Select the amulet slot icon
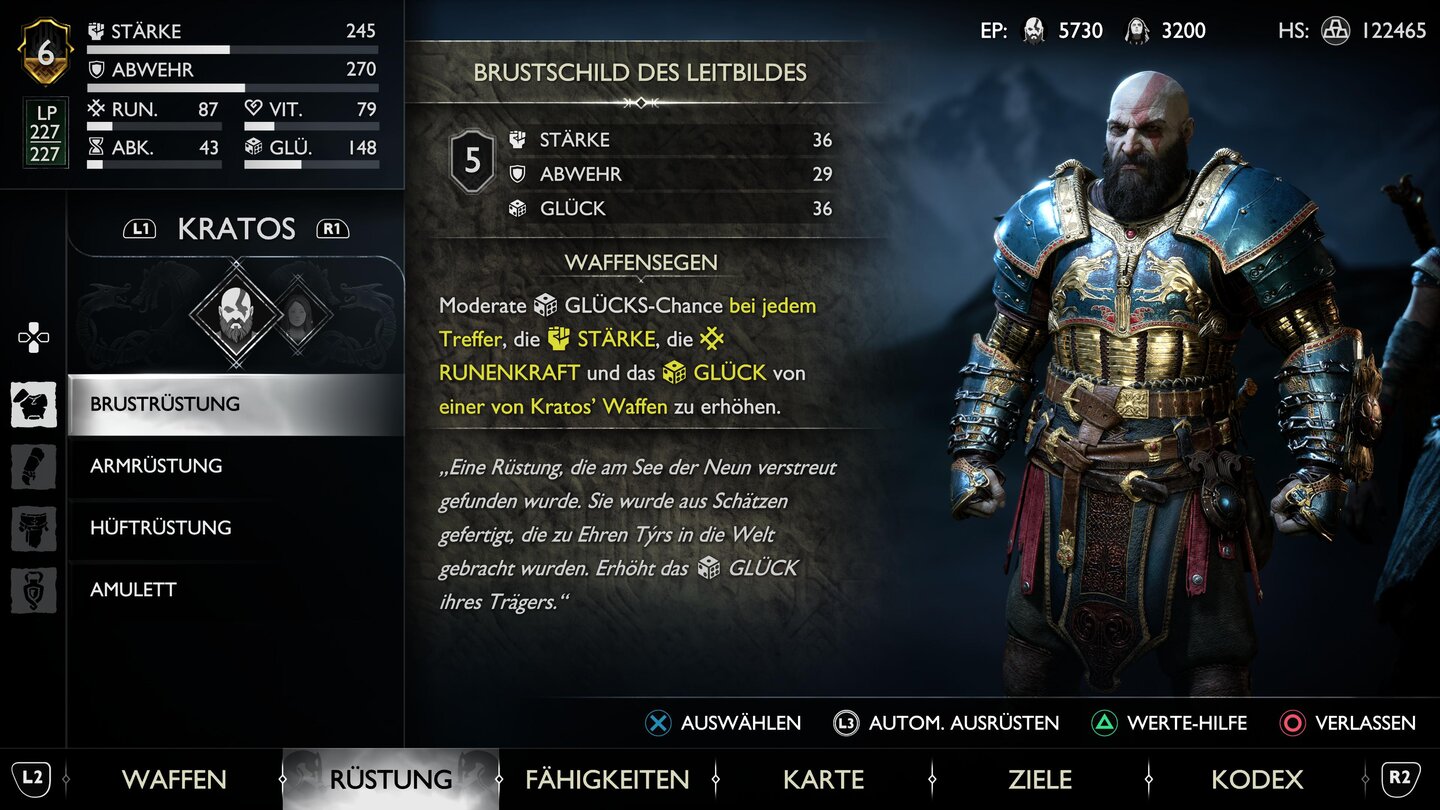The width and height of the screenshot is (1440, 810). (x=33, y=590)
